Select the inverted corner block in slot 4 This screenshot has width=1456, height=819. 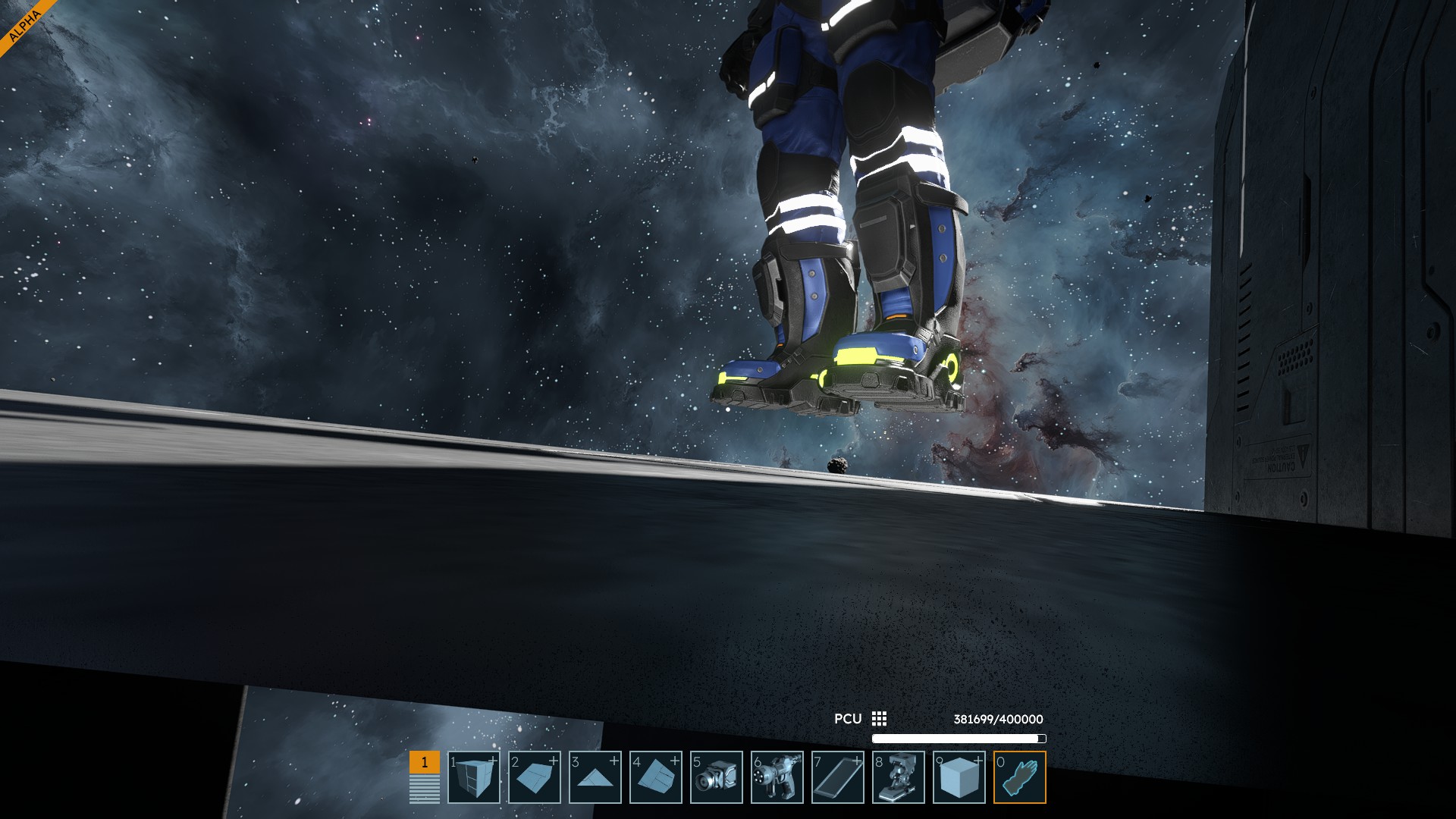tap(656, 777)
